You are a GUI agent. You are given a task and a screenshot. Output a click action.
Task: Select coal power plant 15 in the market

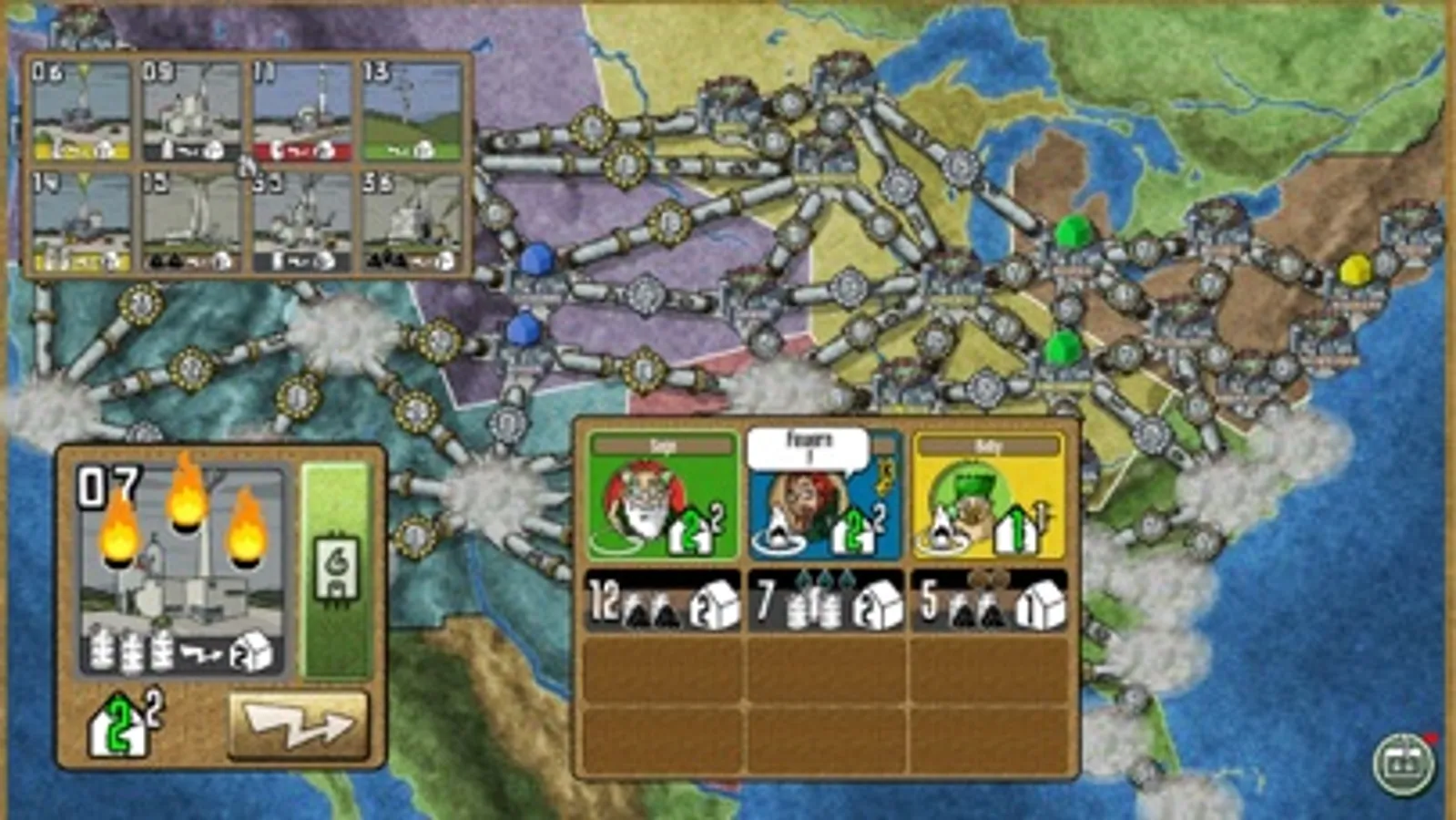(x=191, y=219)
